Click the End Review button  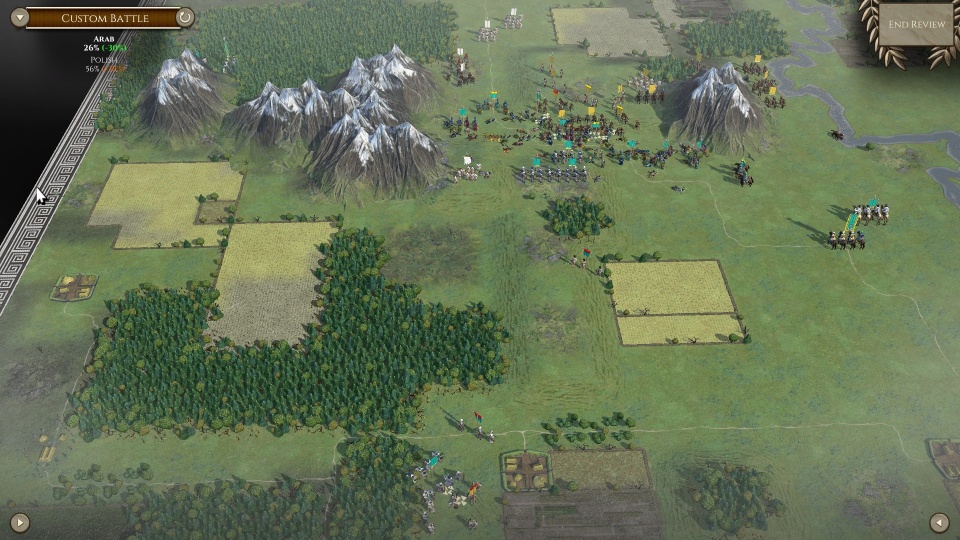pos(917,25)
